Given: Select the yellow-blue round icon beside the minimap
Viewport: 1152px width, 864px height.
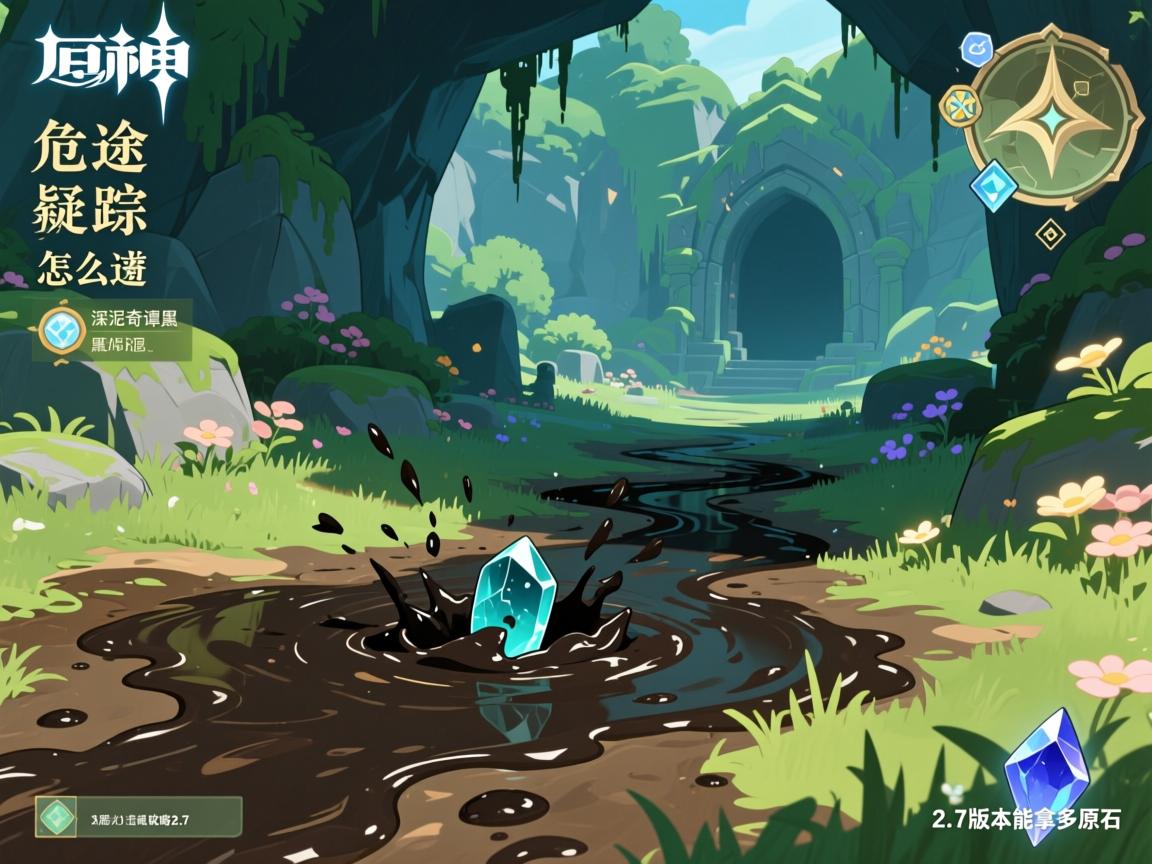Looking at the screenshot, I should coord(961,103).
